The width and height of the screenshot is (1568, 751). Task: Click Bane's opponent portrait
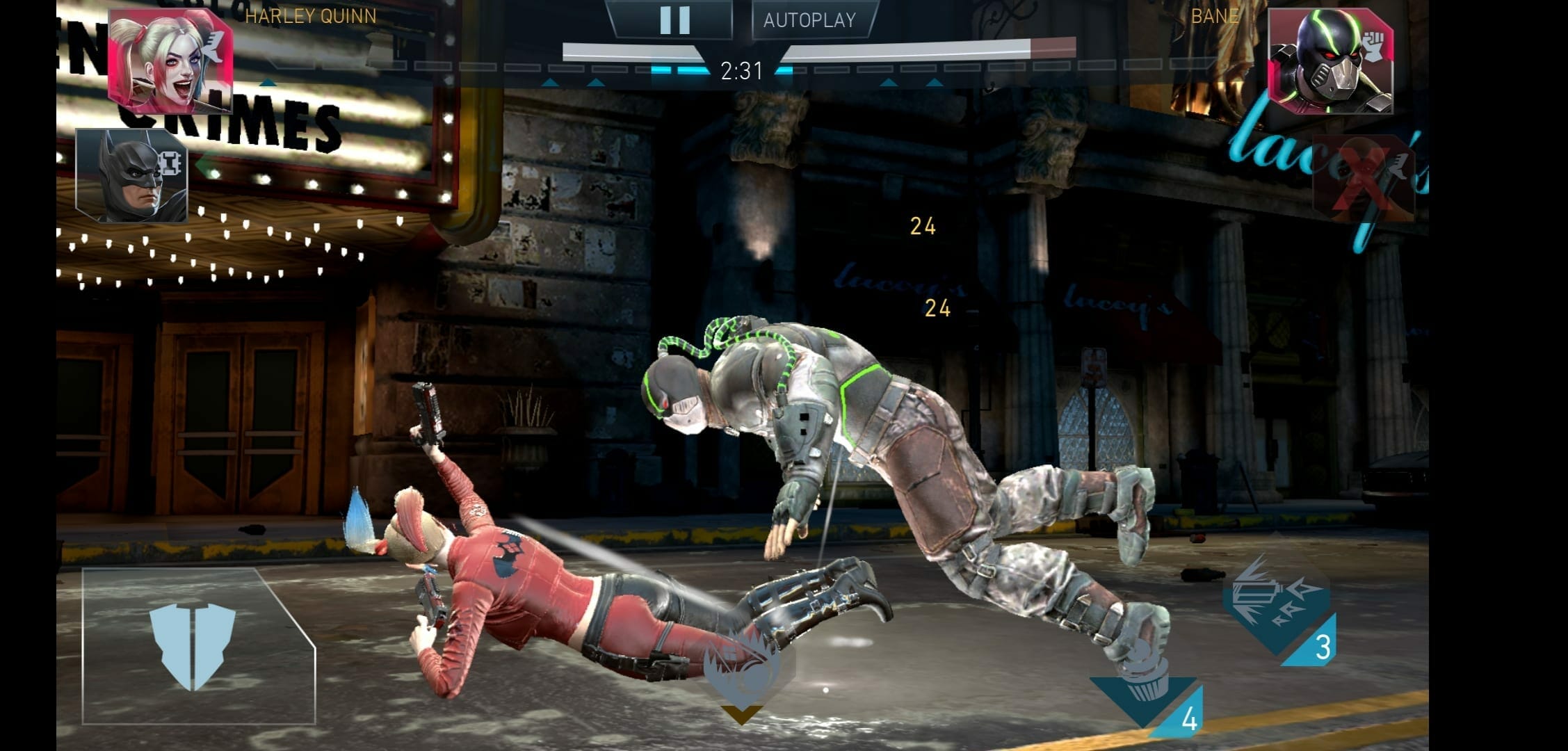(1330, 61)
